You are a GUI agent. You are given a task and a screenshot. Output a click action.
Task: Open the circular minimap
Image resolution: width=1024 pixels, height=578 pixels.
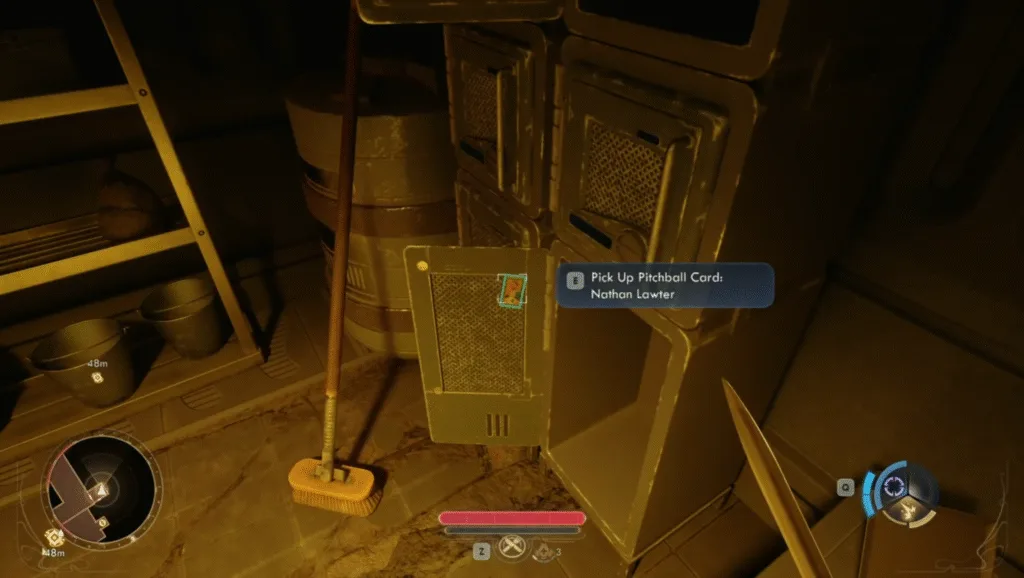coord(100,489)
